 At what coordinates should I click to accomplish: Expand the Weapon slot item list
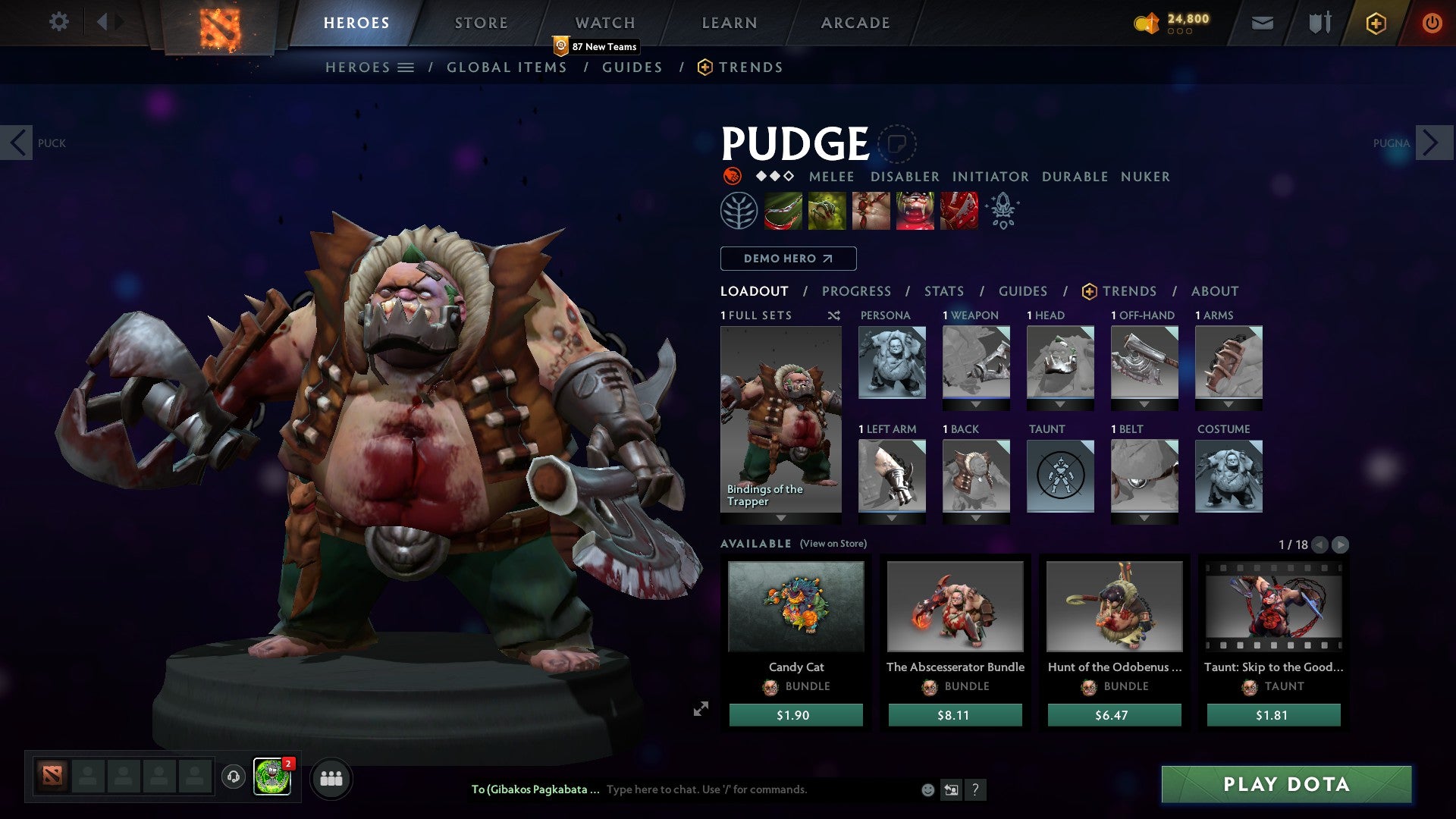(x=976, y=402)
